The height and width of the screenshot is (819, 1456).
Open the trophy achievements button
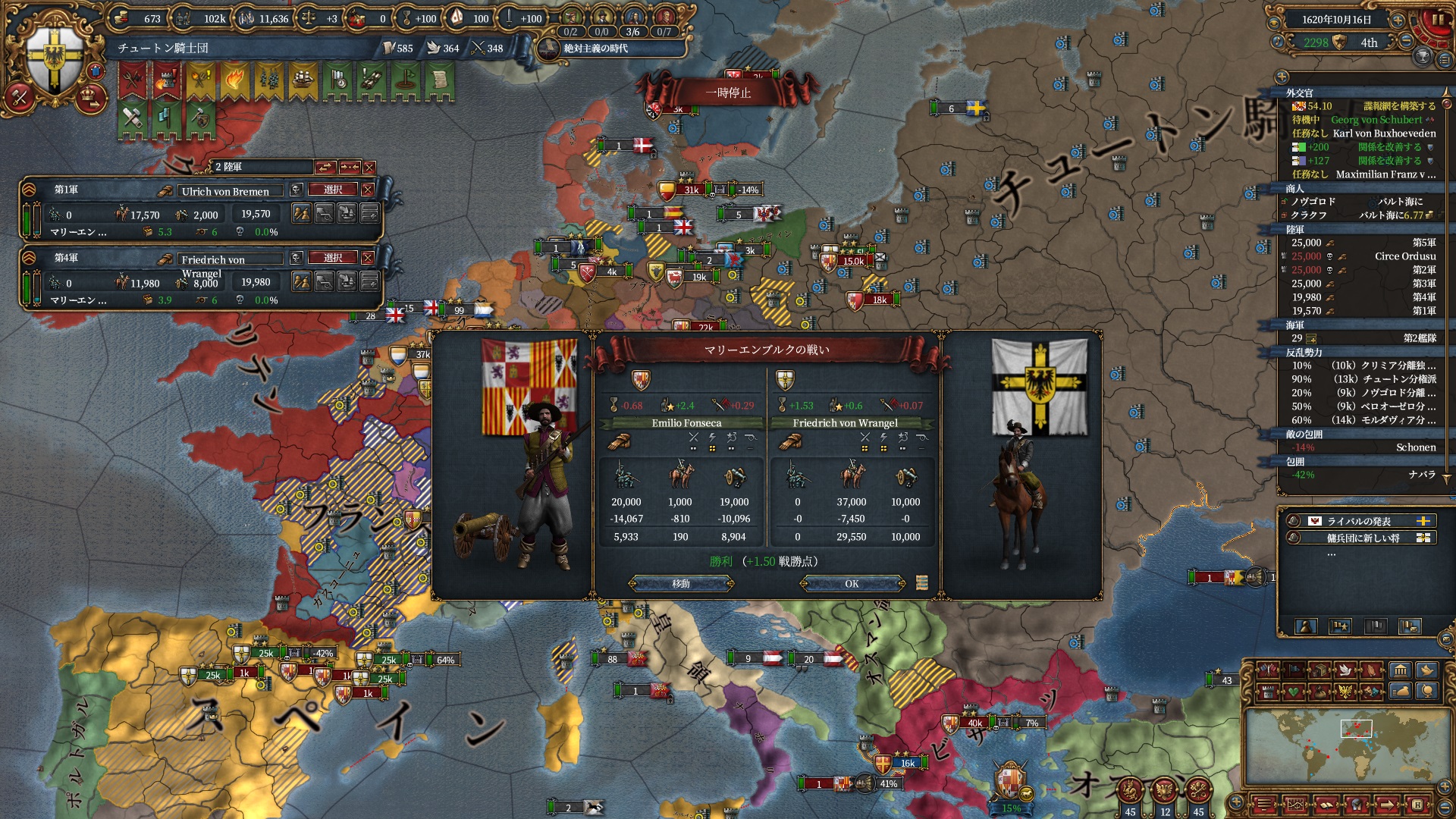[1423, 56]
